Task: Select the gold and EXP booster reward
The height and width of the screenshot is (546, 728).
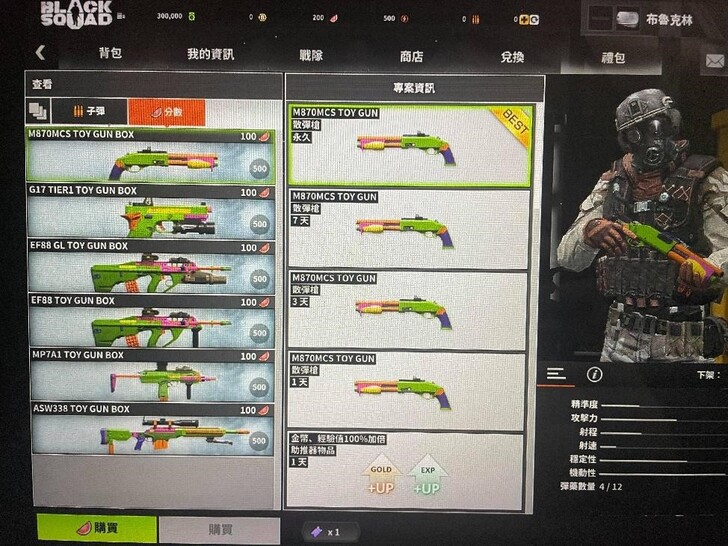Action: (x=405, y=470)
